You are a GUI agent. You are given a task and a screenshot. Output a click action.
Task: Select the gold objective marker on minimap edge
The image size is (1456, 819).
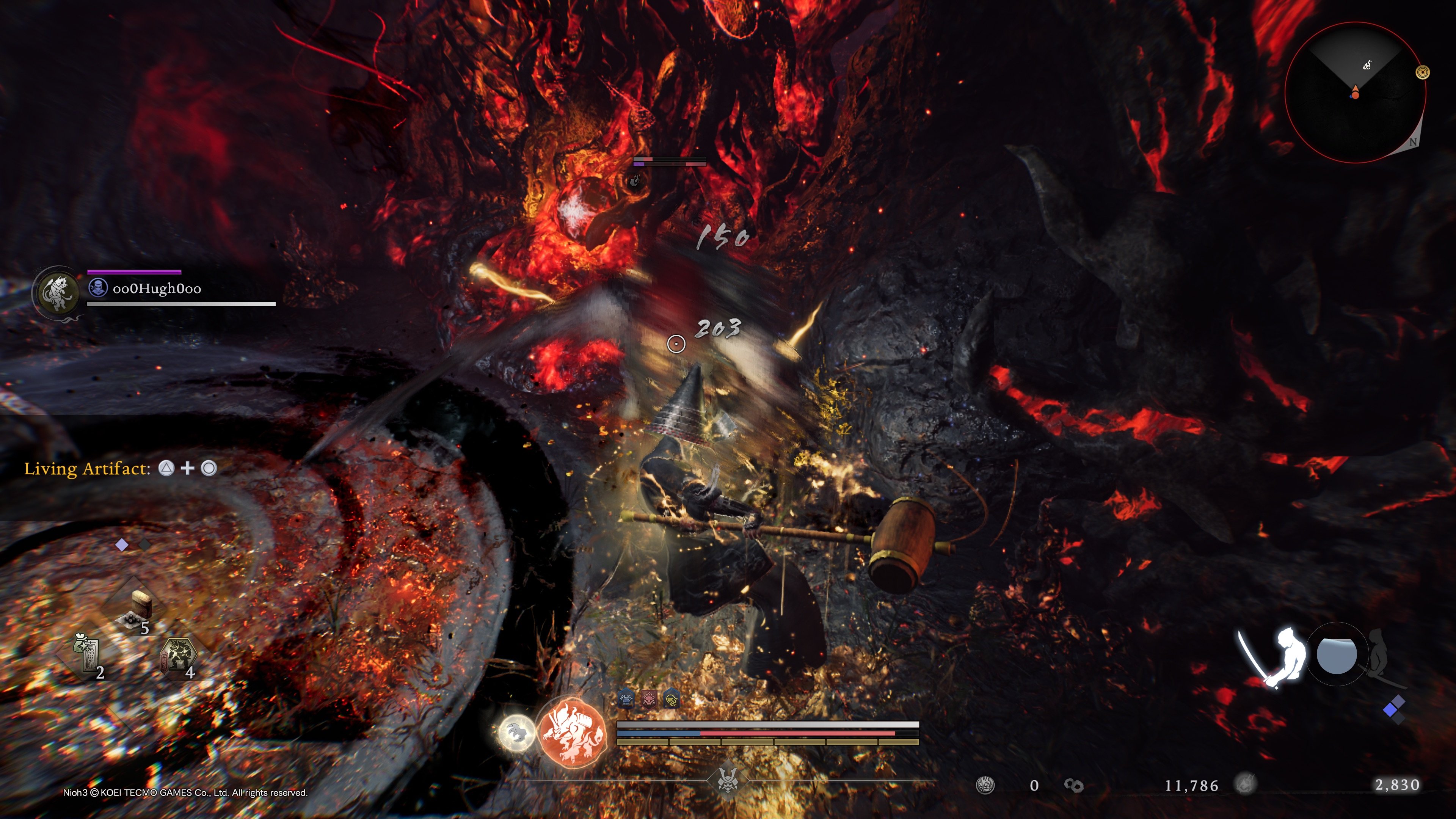(x=1422, y=72)
